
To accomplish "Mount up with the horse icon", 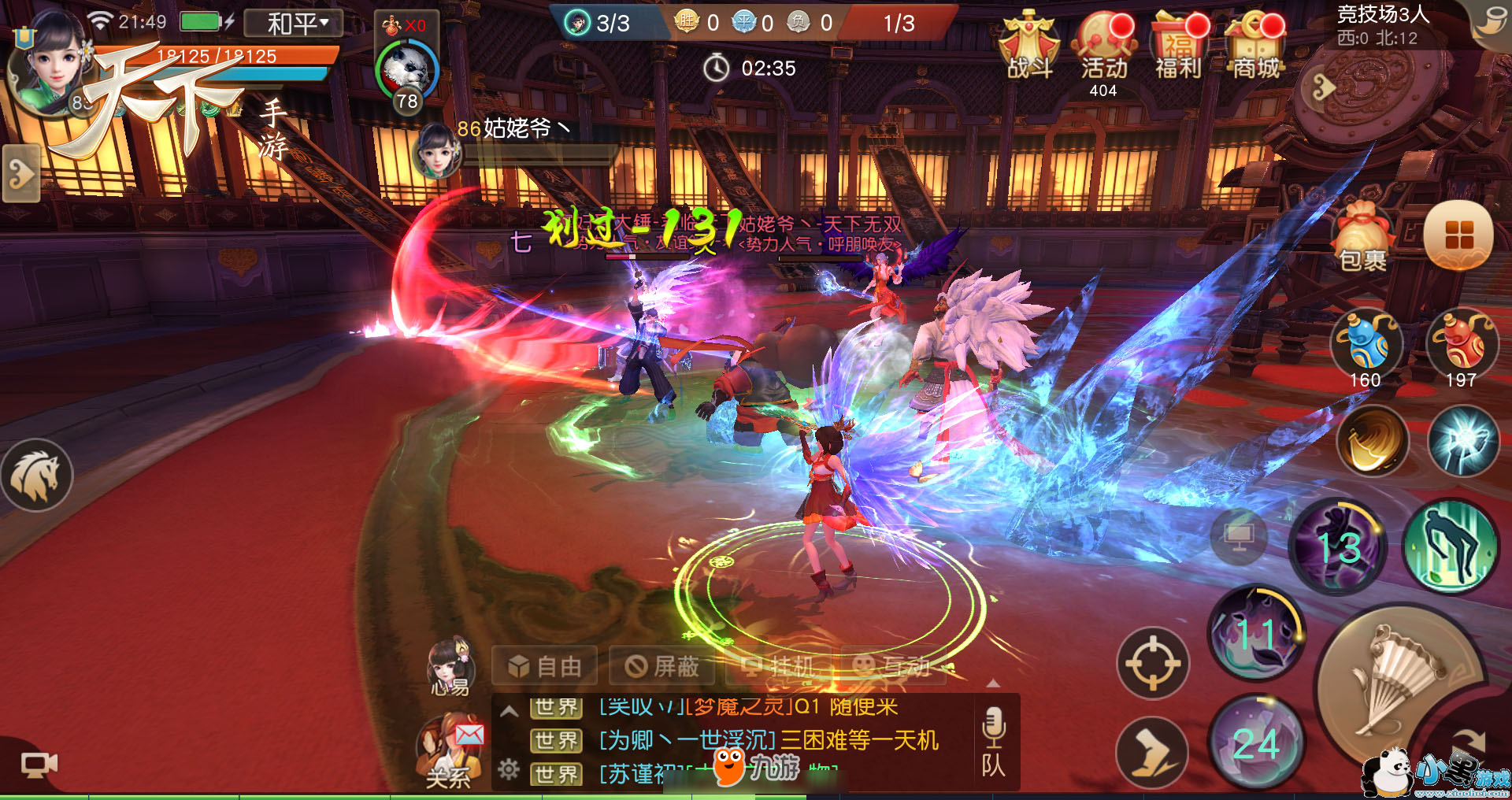I will pos(35,475).
